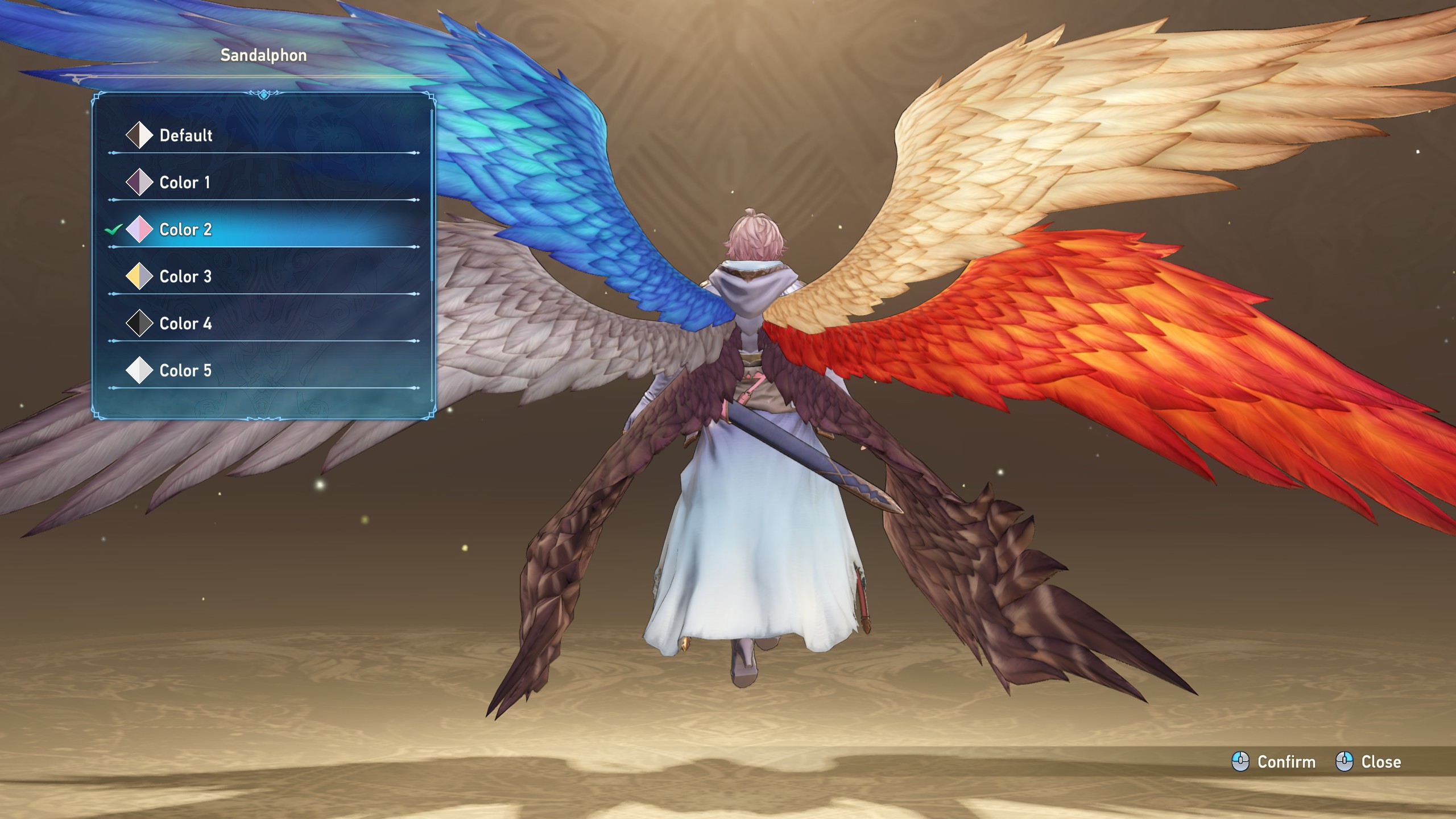Apply the Color 4 dark palette
Image resolution: width=1456 pixels, height=819 pixels.
185,324
